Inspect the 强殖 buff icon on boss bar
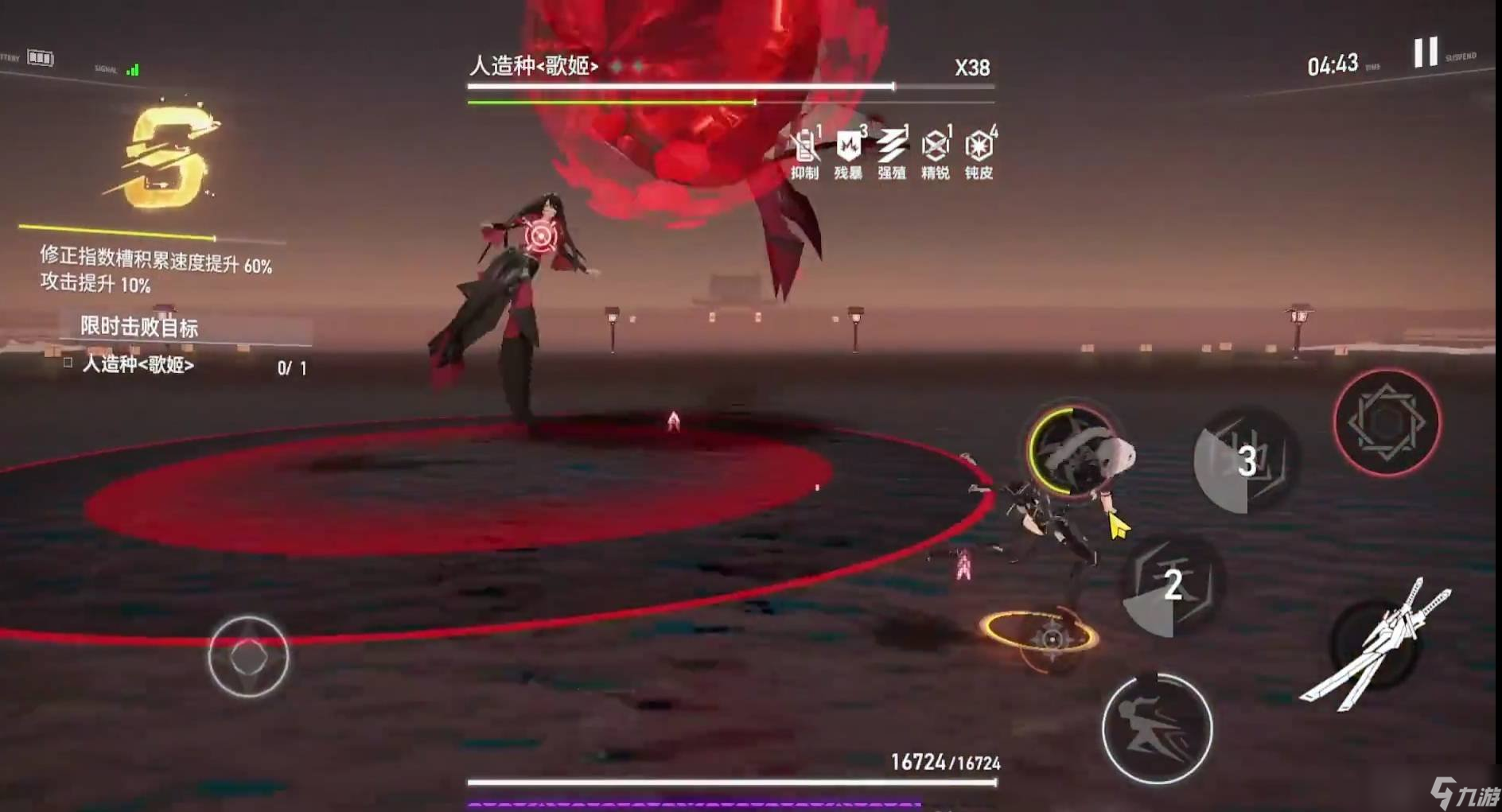Viewport: 1502px width, 812px height. (891, 146)
